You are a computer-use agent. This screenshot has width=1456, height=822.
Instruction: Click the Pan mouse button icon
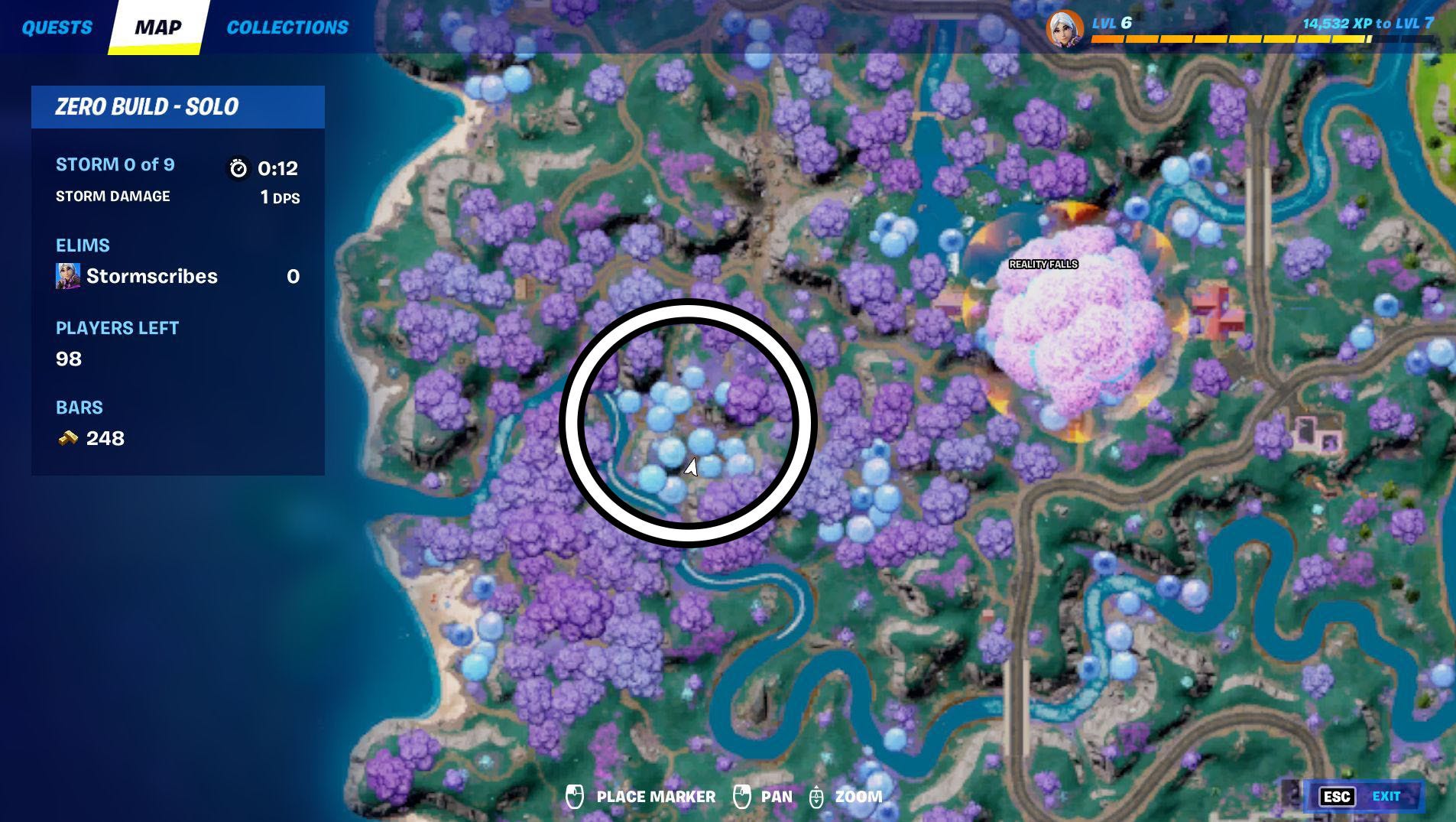[742, 796]
